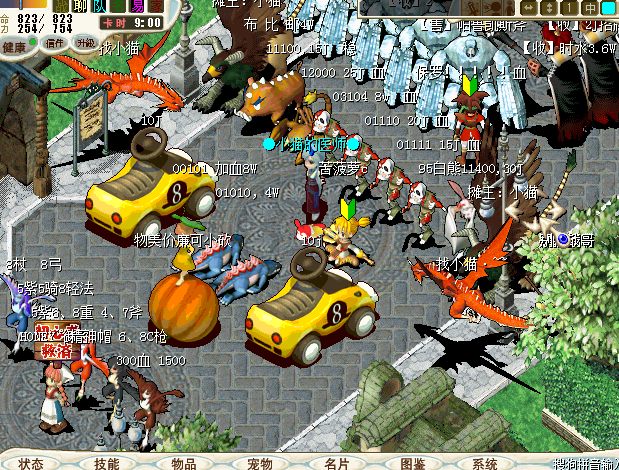Click the 中 font size button
Viewport: 619px width, 470px height.
590,7
